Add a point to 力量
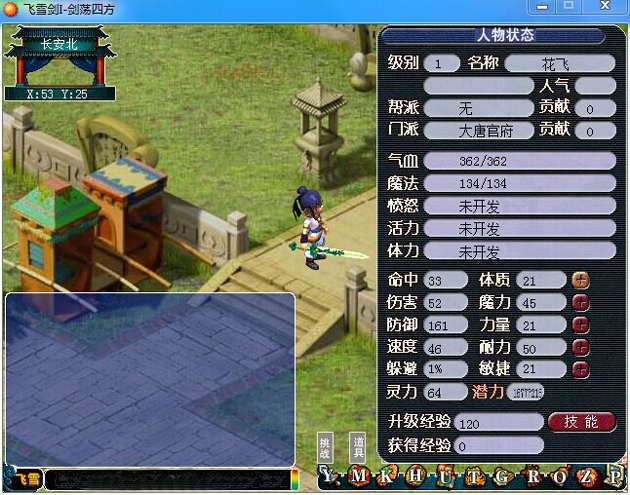This screenshot has width=630, height=495. [x=580, y=325]
